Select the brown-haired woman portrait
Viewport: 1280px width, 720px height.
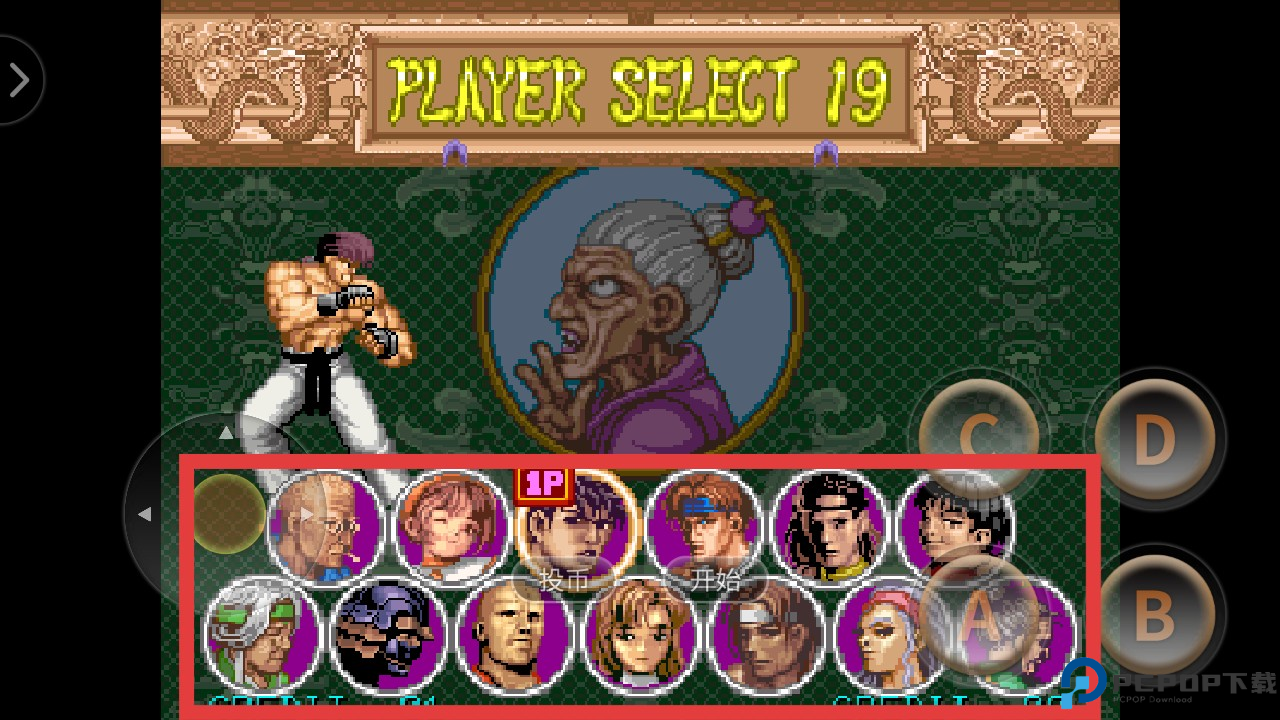pos(641,636)
